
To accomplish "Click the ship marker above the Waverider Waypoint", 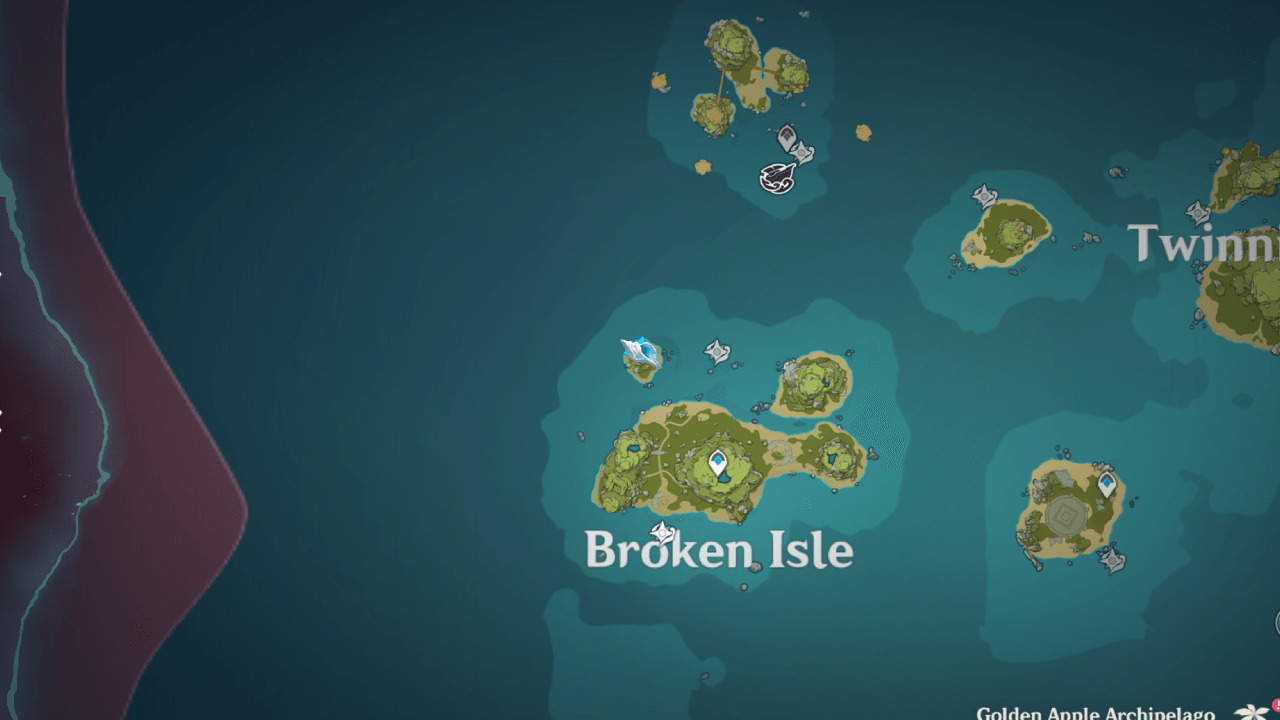I will (787, 135).
